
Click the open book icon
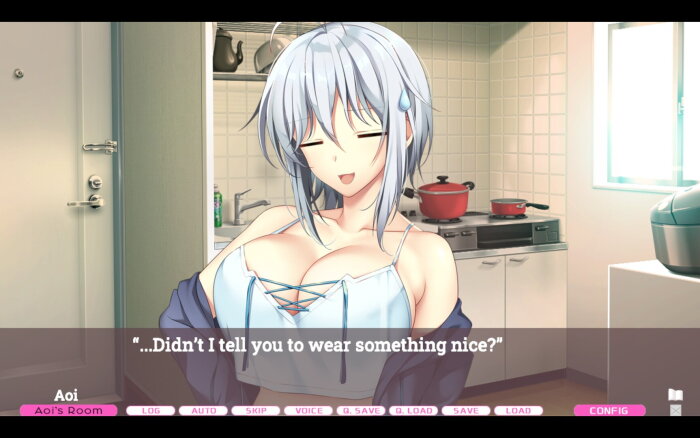[675, 395]
